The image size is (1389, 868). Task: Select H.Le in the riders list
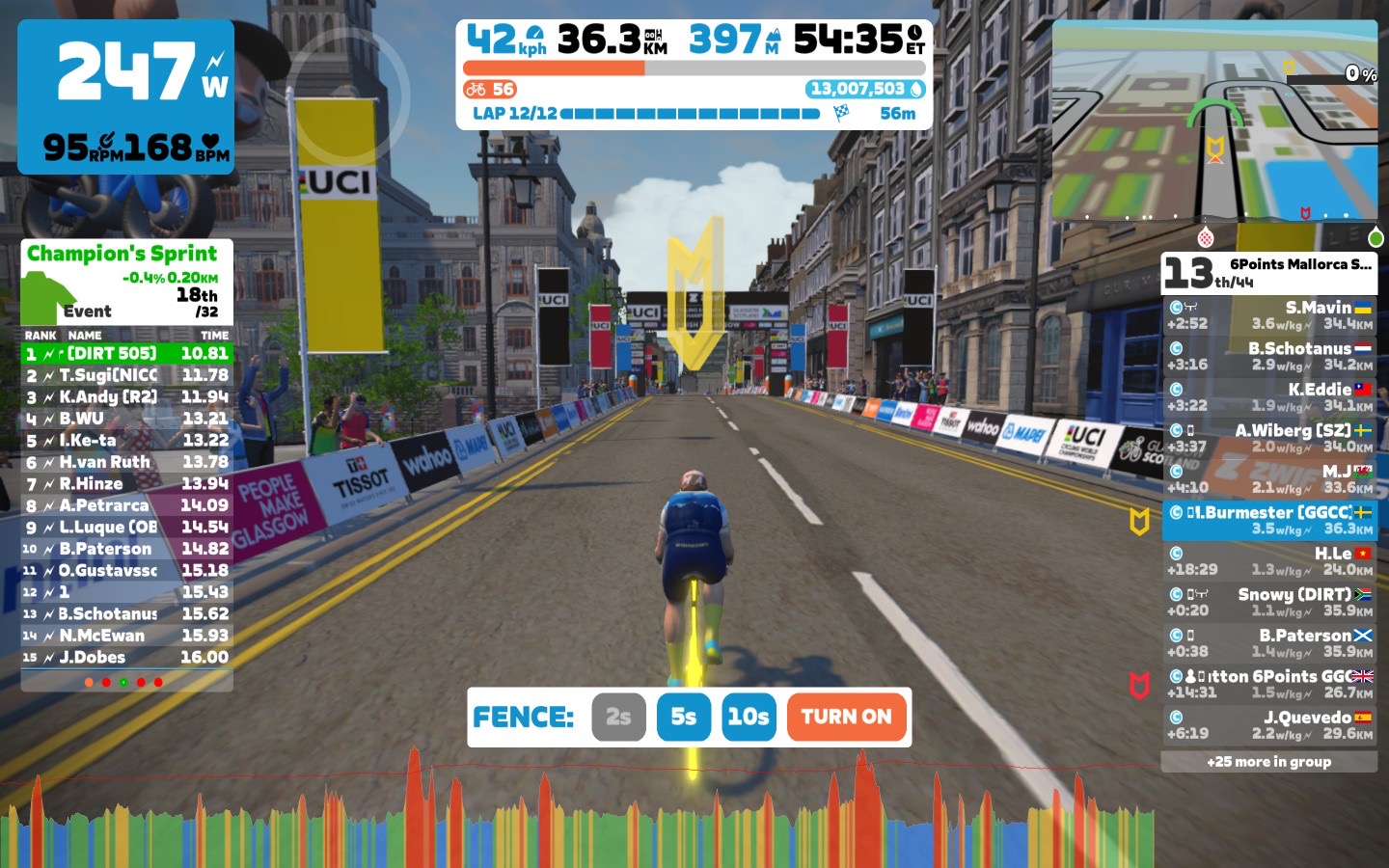click(1268, 560)
